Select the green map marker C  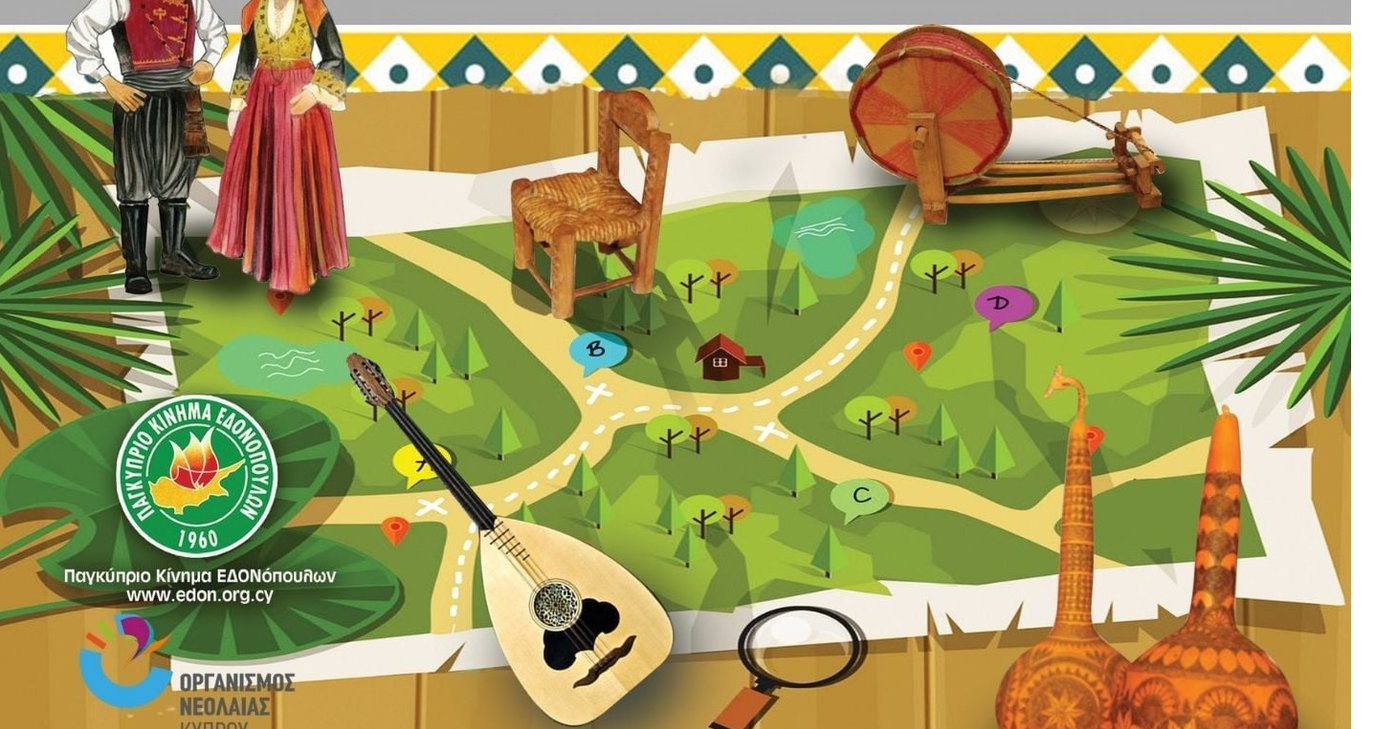point(860,496)
